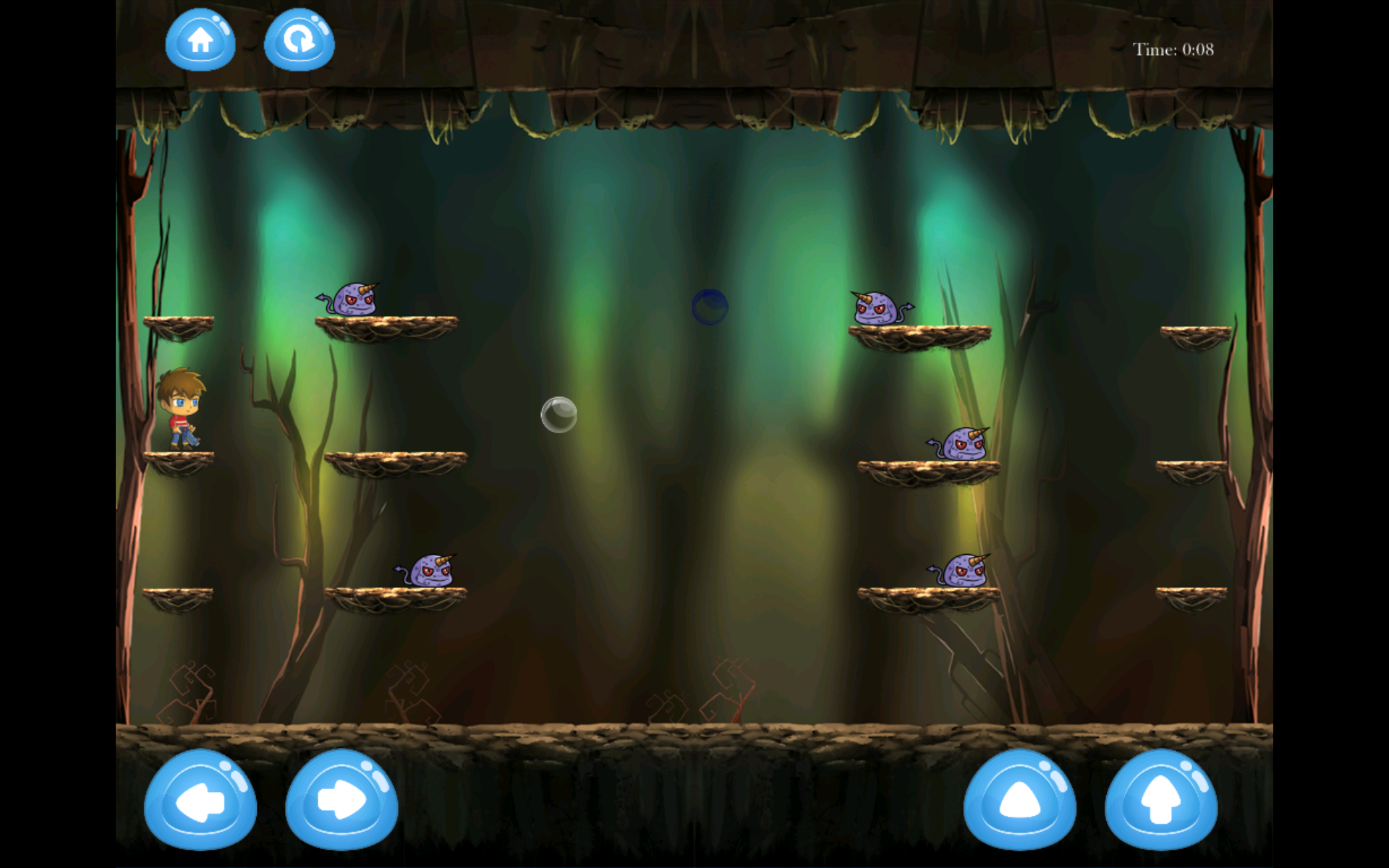Click the empty middle-left platform

coord(394,461)
